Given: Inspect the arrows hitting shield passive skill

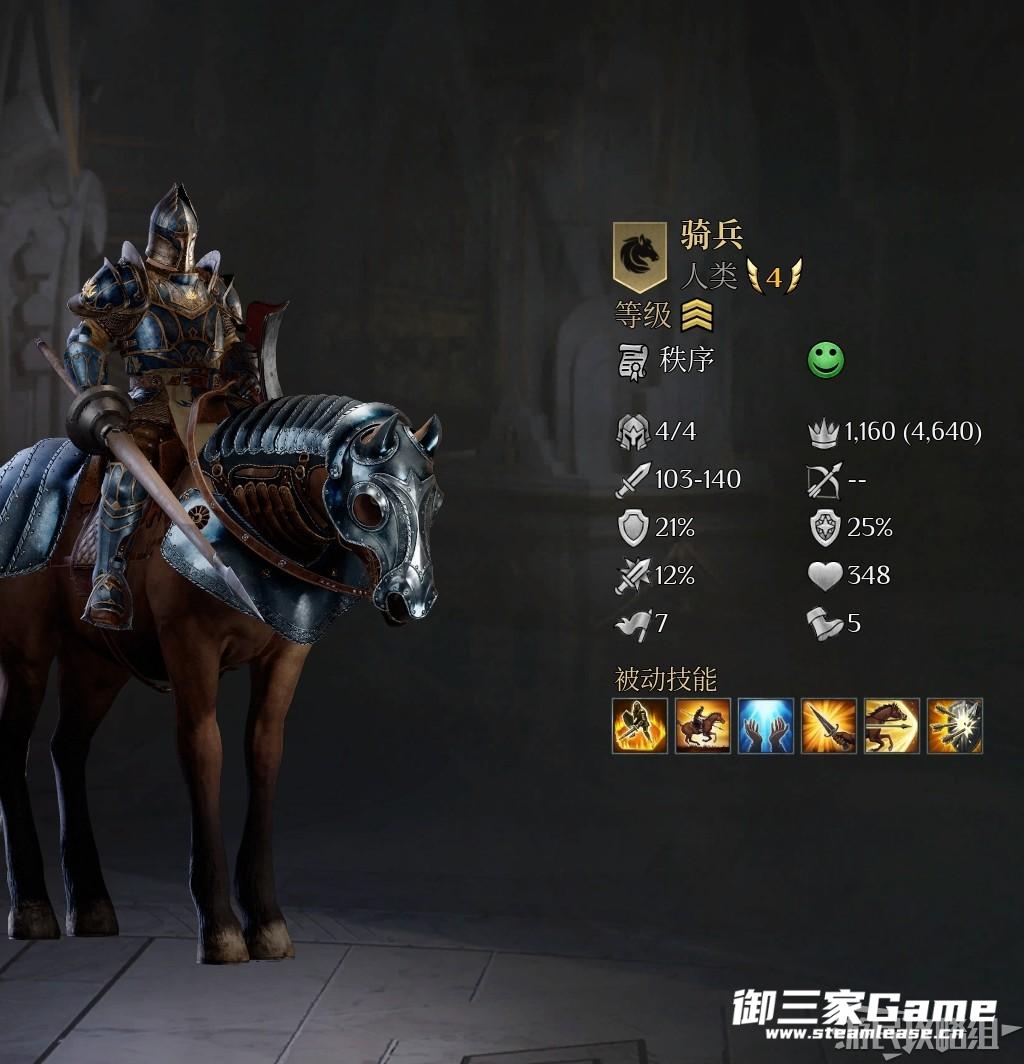Looking at the screenshot, I should 955,726.
